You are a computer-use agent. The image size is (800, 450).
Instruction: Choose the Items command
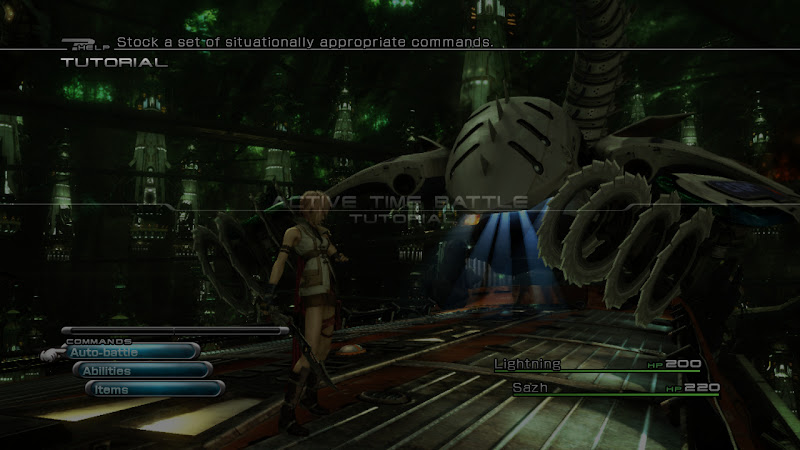(x=152, y=390)
